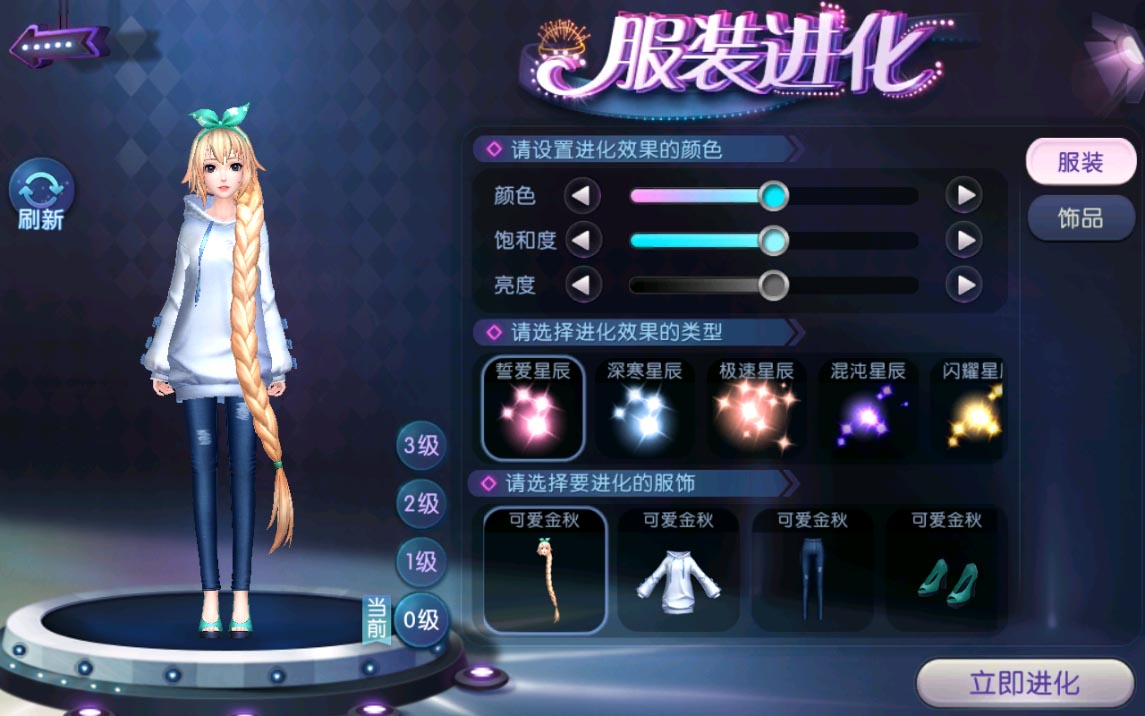The width and height of the screenshot is (1145, 716).
Task: Decrease the 亮度 brightness with left arrow
Action: [582, 285]
